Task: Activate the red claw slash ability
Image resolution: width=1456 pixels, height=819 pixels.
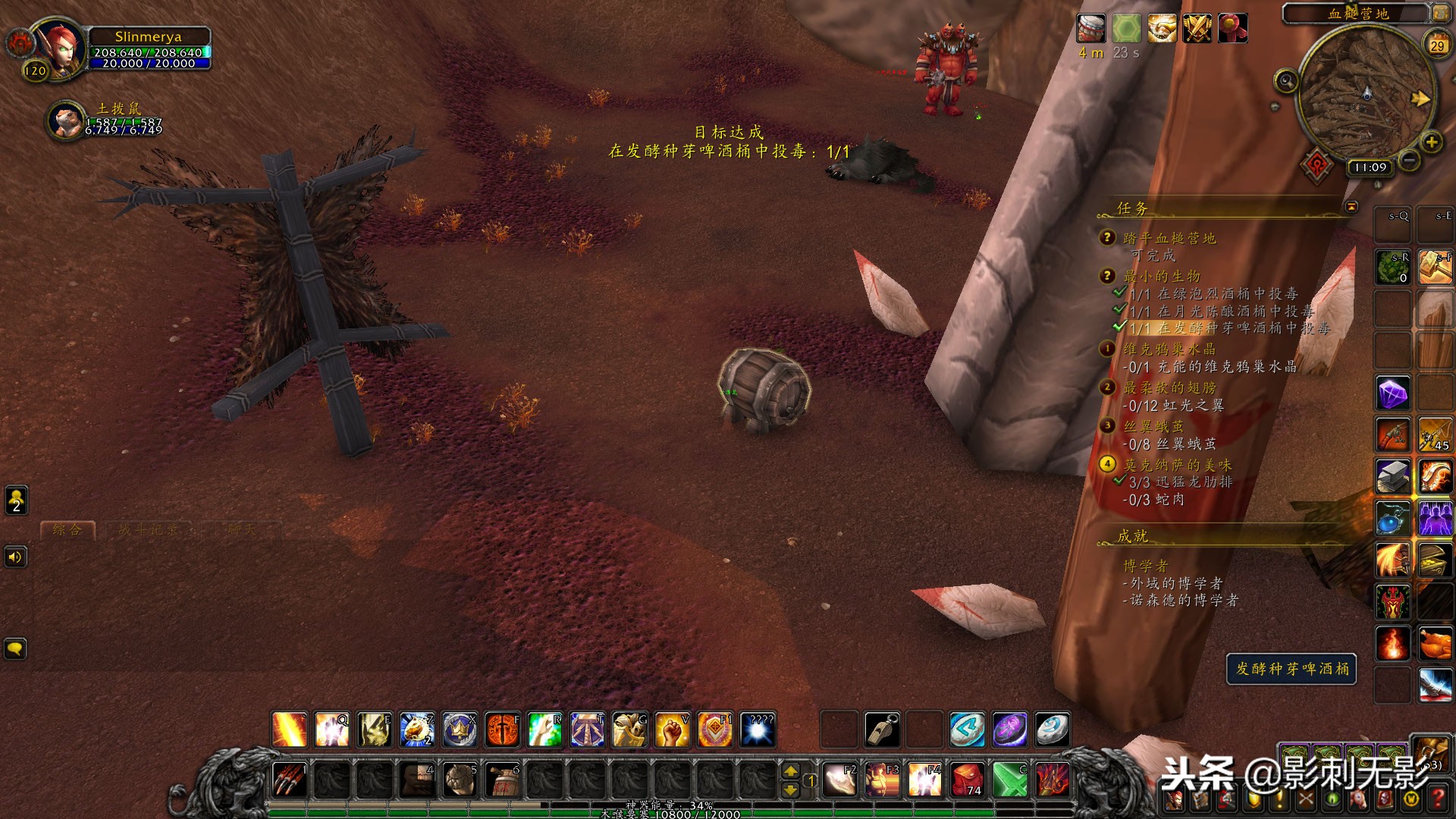Action: tap(289, 779)
